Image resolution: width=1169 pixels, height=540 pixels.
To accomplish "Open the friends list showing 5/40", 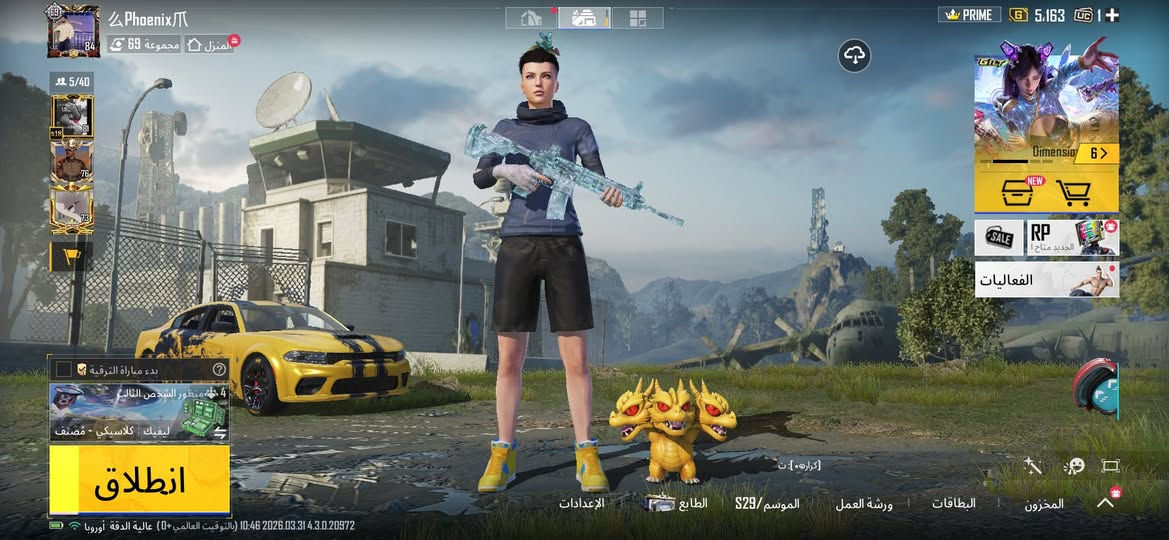I will tap(72, 82).
